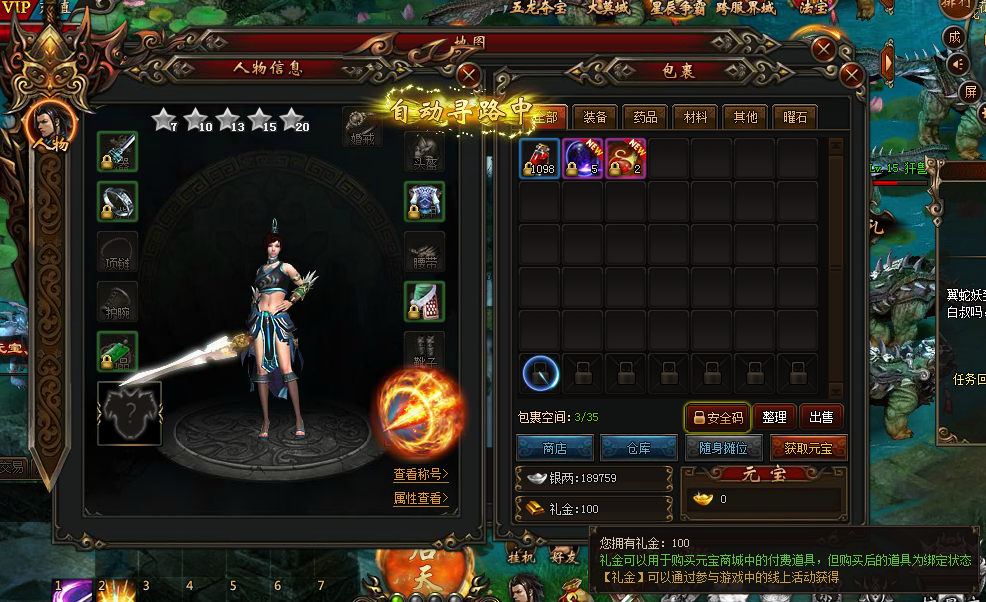
Task: Click the 获取元宝 get ingots button
Action: [808, 448]
